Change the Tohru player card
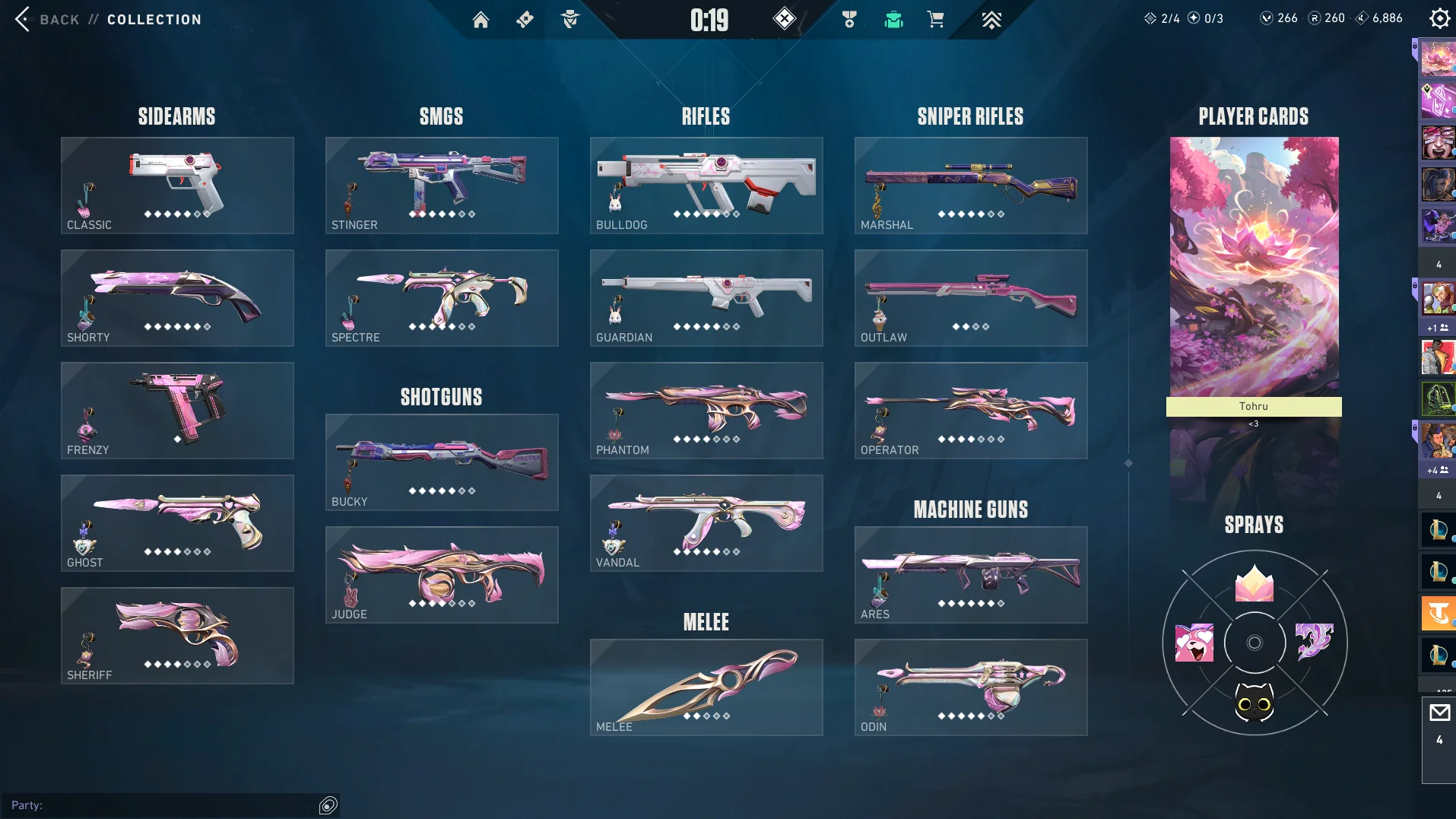1456x819 pixels. (1254, 274)
